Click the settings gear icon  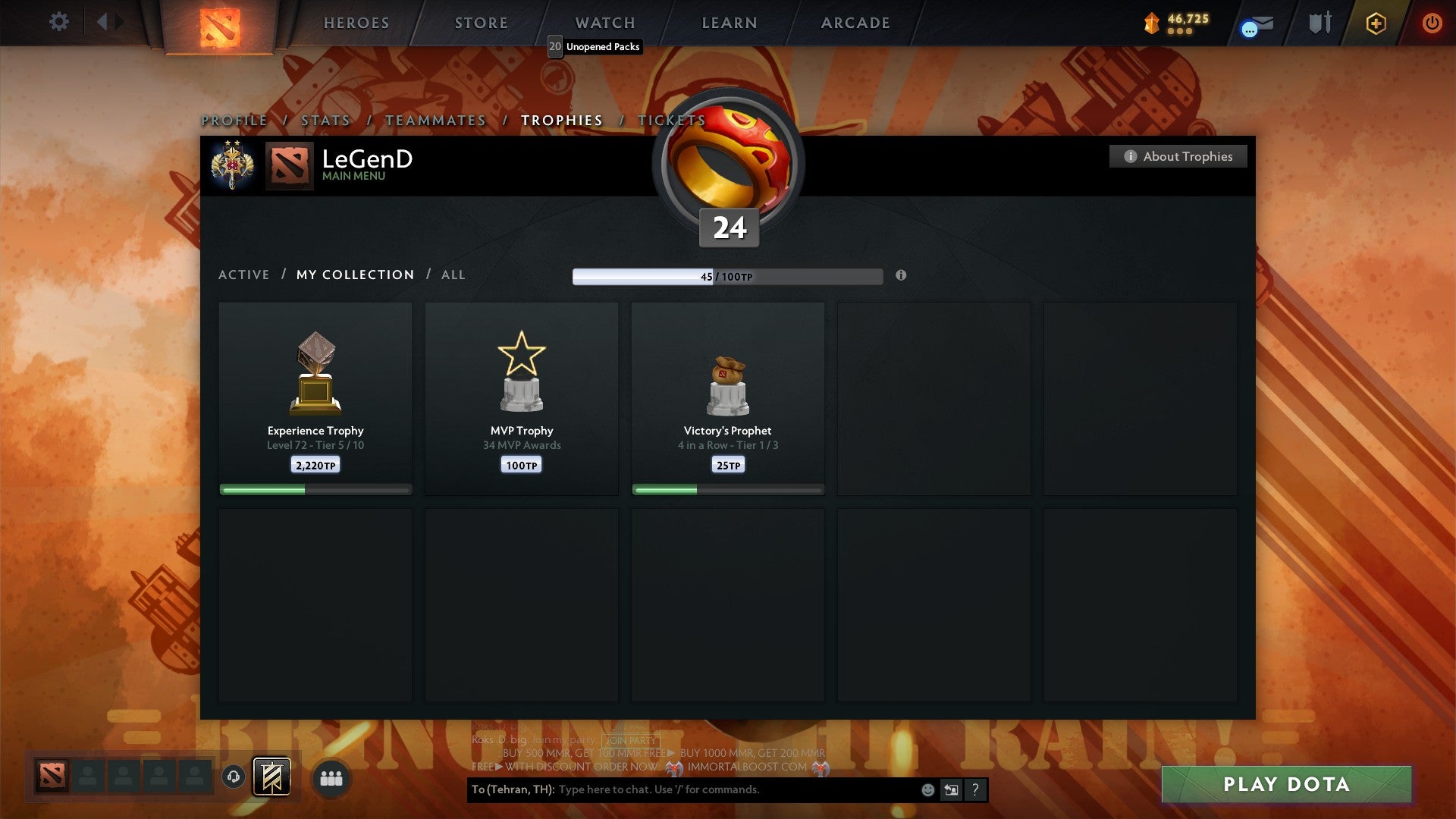[58, 22]
